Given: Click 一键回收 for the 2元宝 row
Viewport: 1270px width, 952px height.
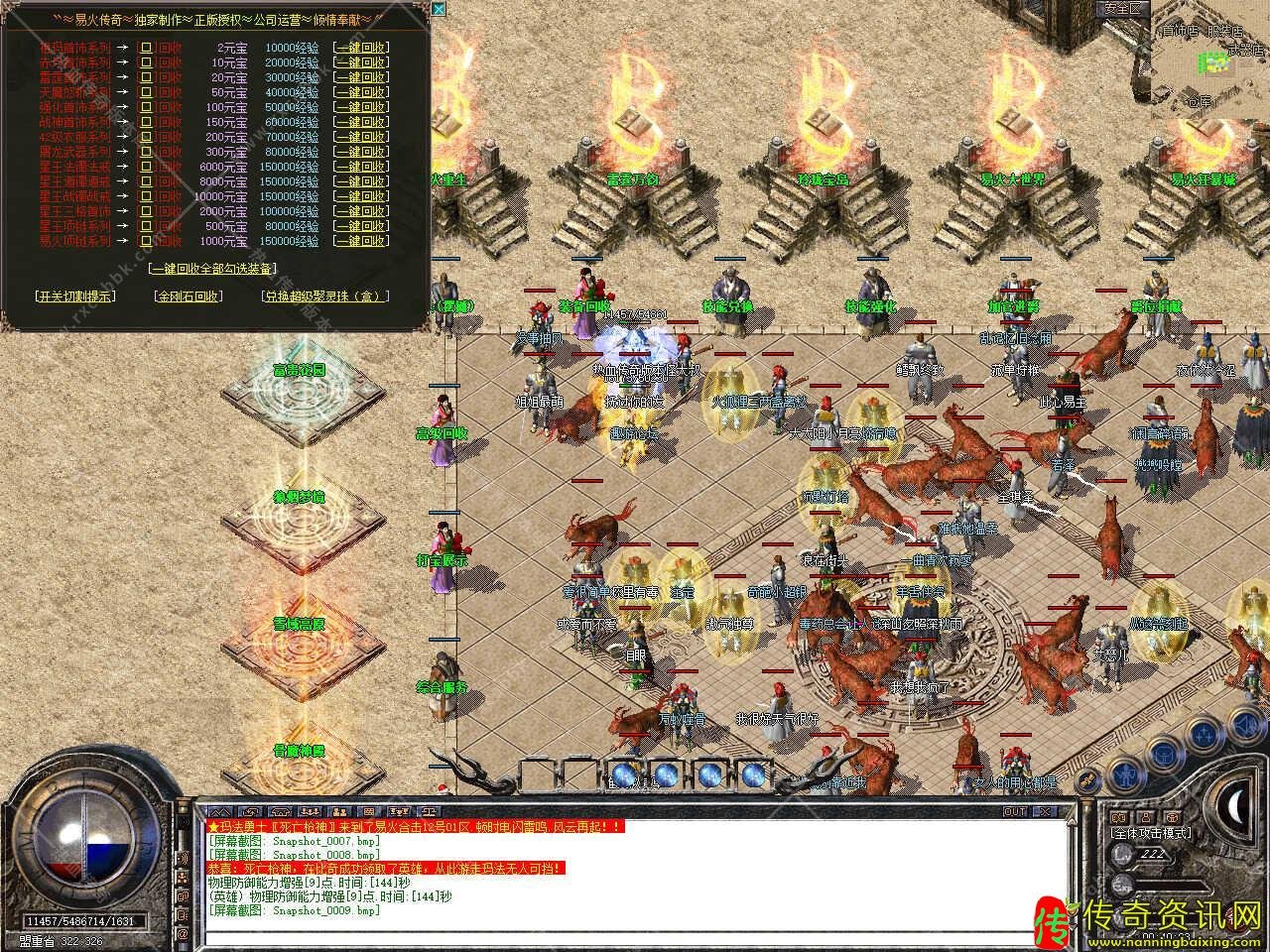Looking at the screenshot, I should pyautogui.click(x=360, y=48).
